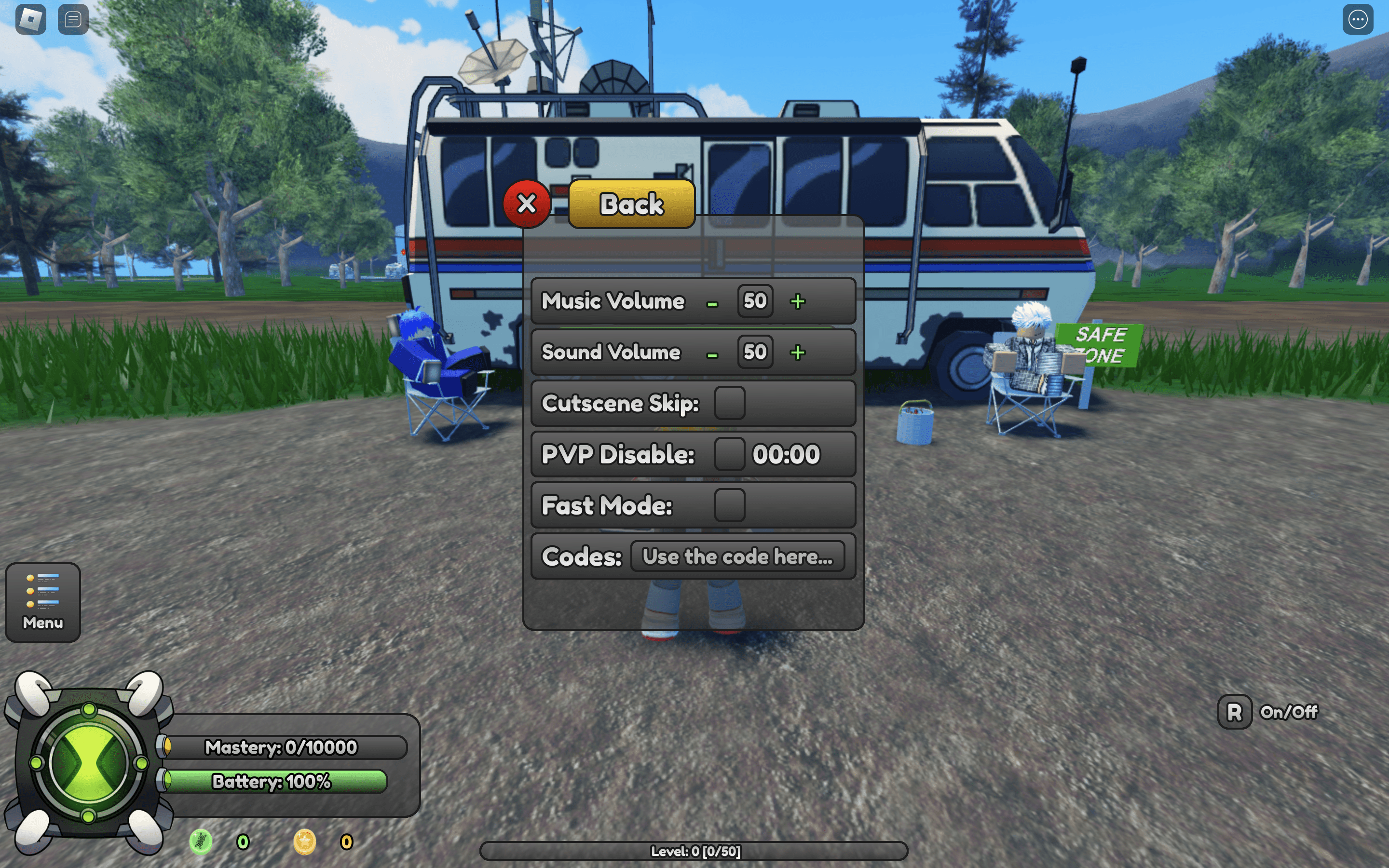This screenshot has height=868, width=1389.
Task: Open the Roblox chat window
Action: click(73, 19)
